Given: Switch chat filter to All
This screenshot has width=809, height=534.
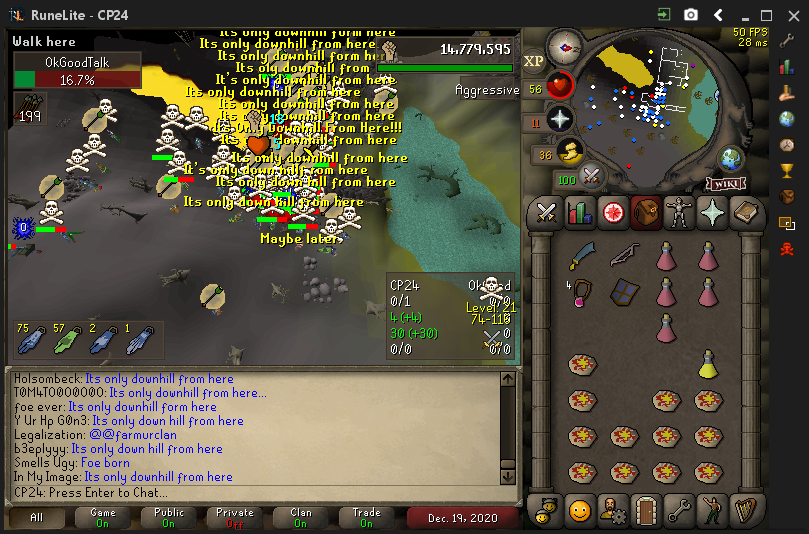Looking at the screenshot, I should tap(36, 518).
